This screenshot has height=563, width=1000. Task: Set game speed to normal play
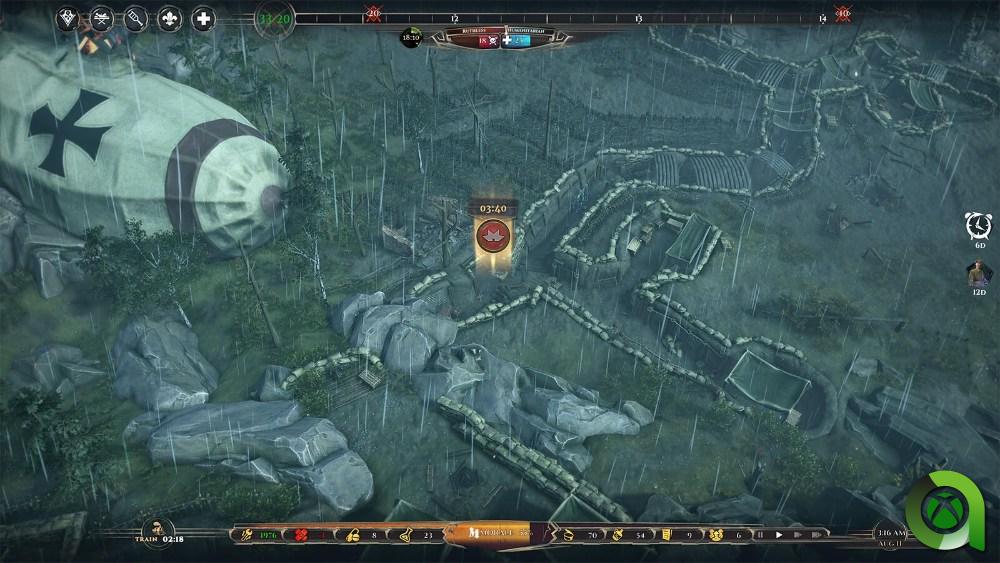click(x=779, y=535)
